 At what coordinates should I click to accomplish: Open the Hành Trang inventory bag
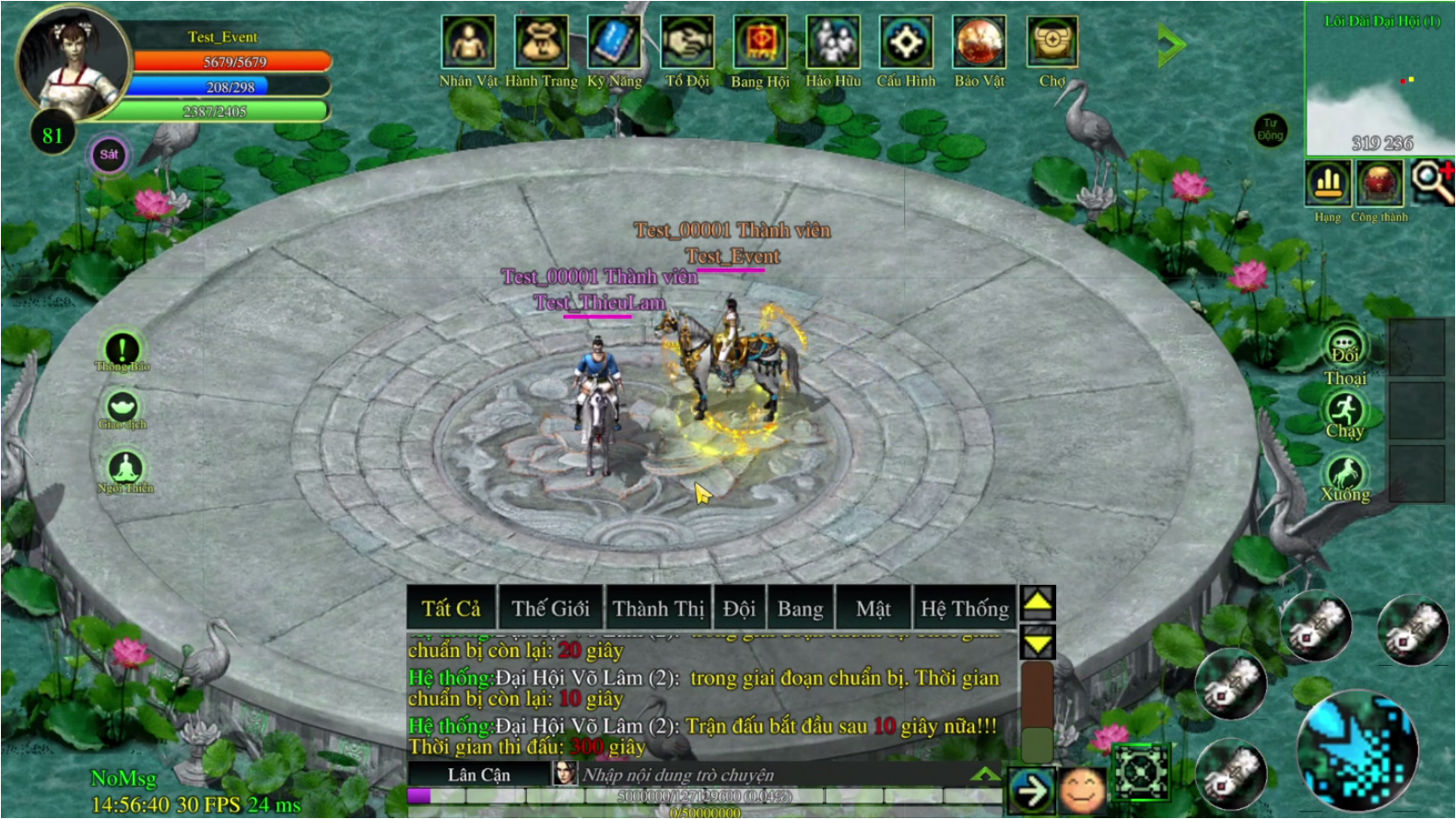tap(541, 43)
